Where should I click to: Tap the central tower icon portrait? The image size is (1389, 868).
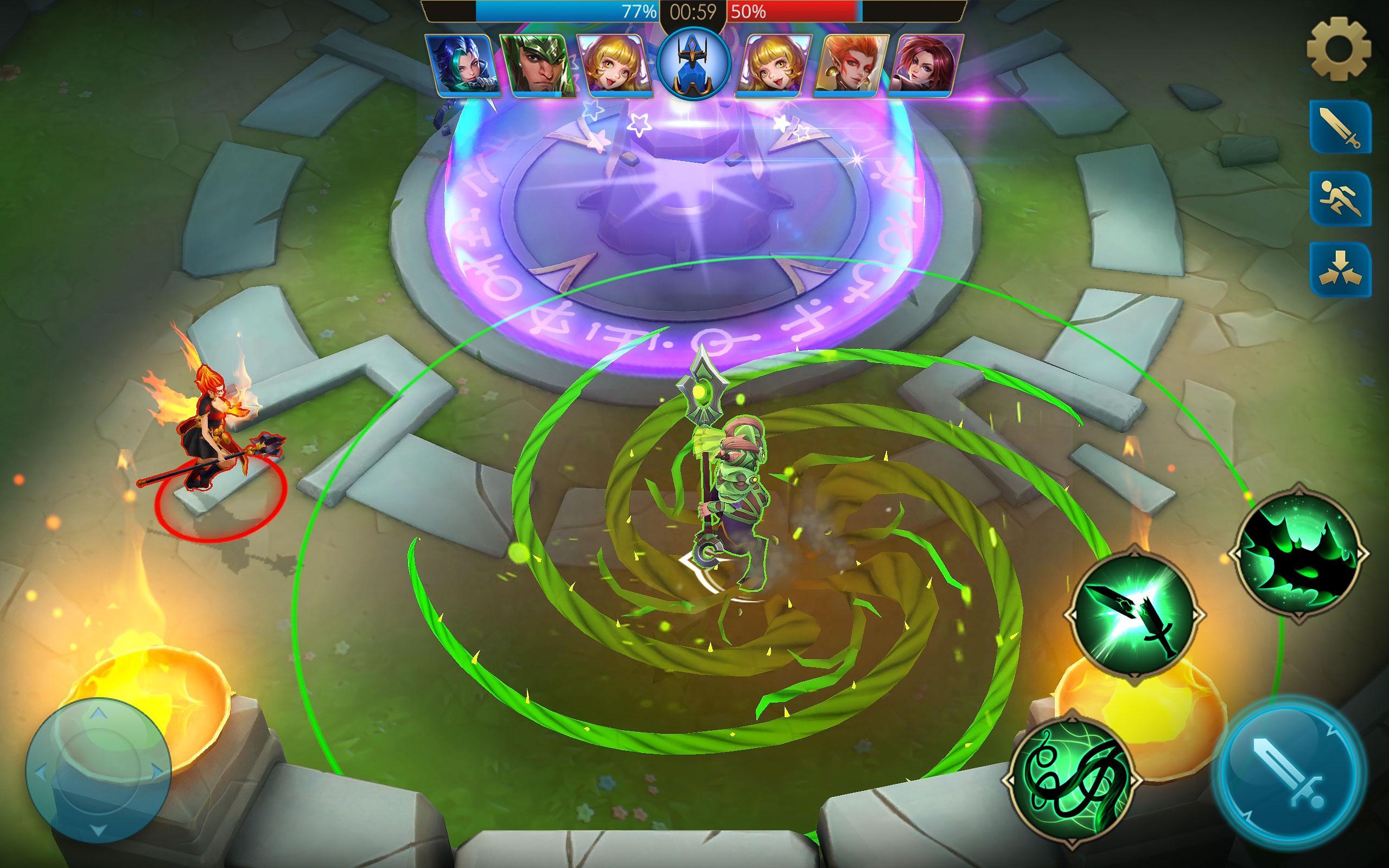pos(694,63)
